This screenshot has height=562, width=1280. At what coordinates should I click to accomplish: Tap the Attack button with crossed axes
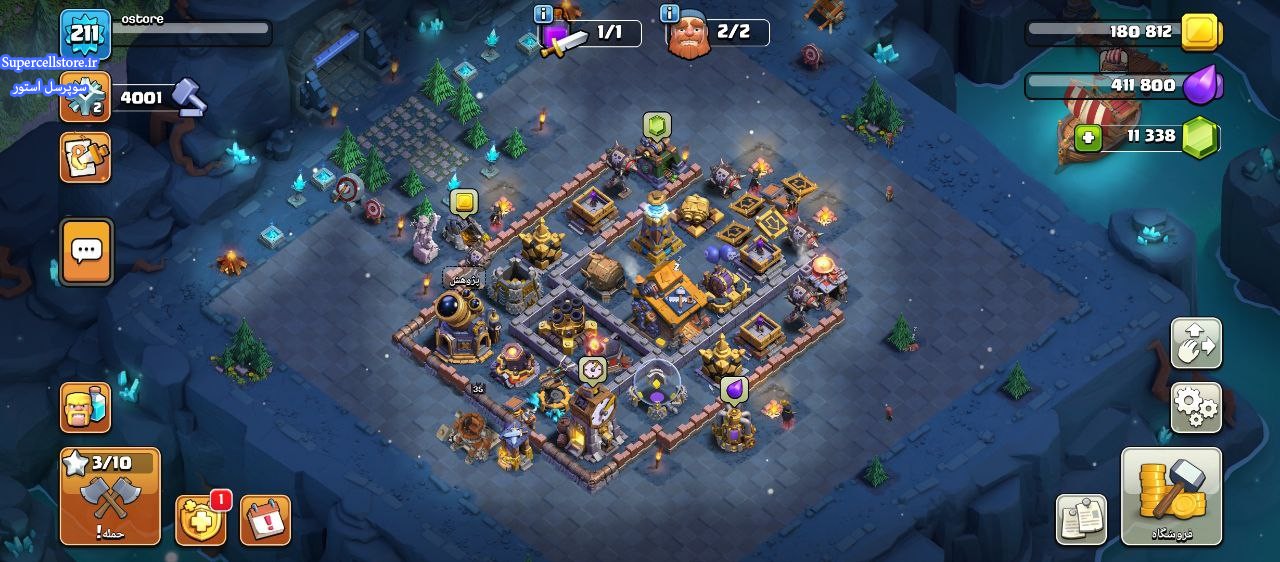(x=110, y=496)
